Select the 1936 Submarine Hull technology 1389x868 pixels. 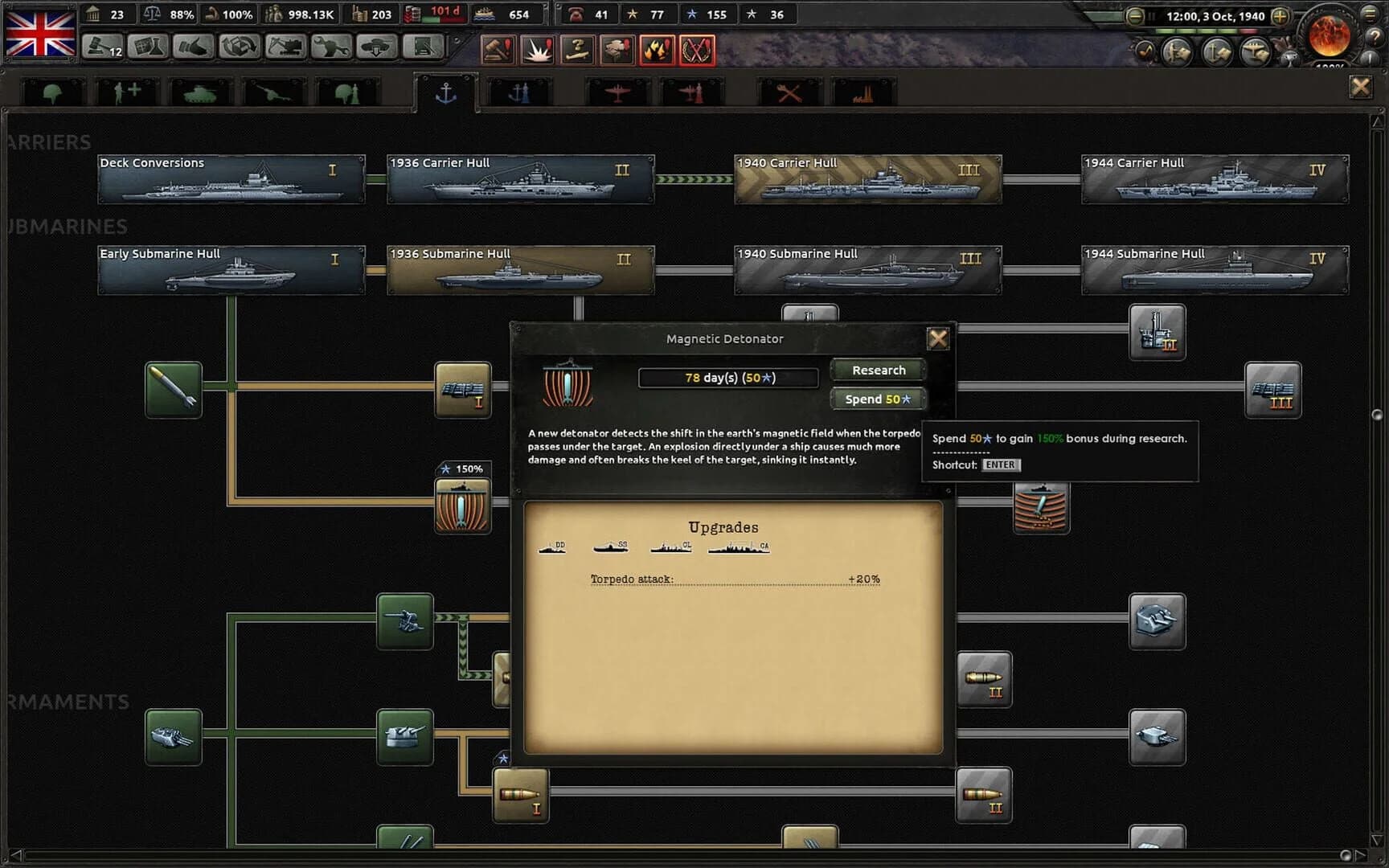[x=519, y=269]
